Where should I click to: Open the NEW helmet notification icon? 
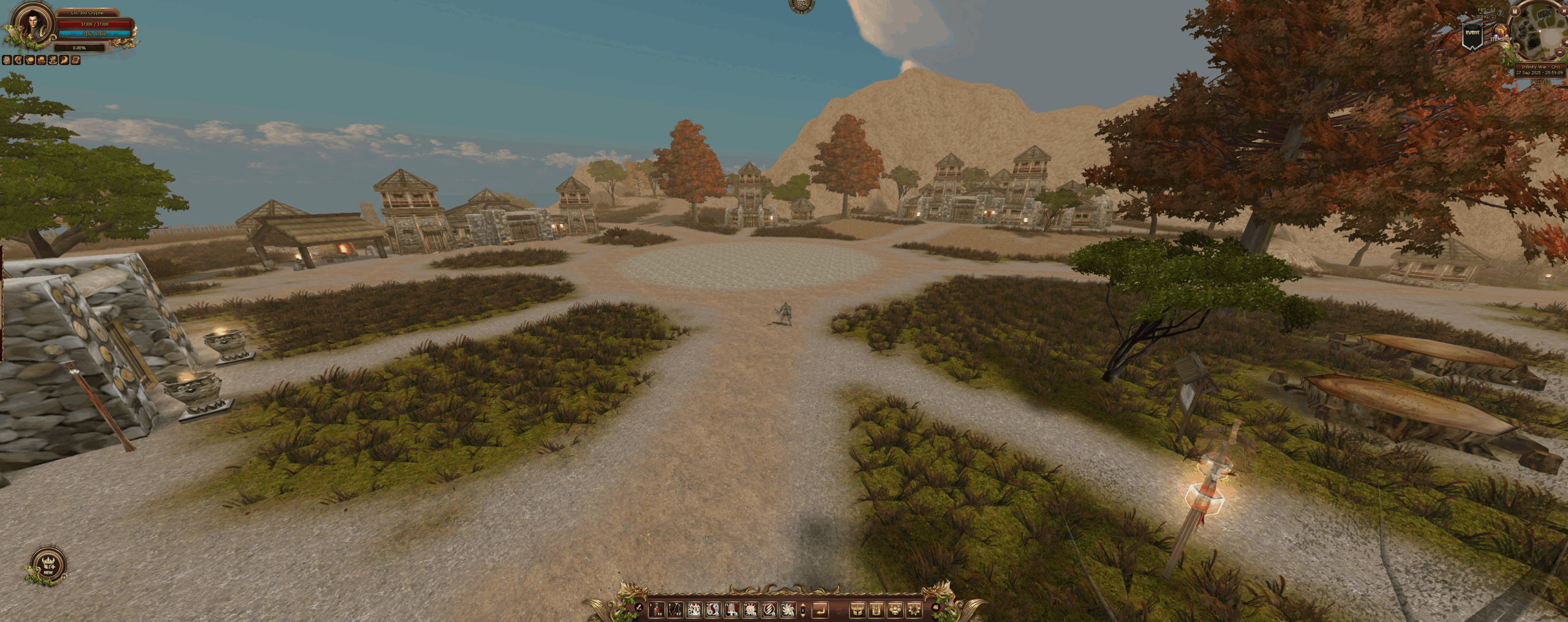pyautogui.click(x=48, y=564)
